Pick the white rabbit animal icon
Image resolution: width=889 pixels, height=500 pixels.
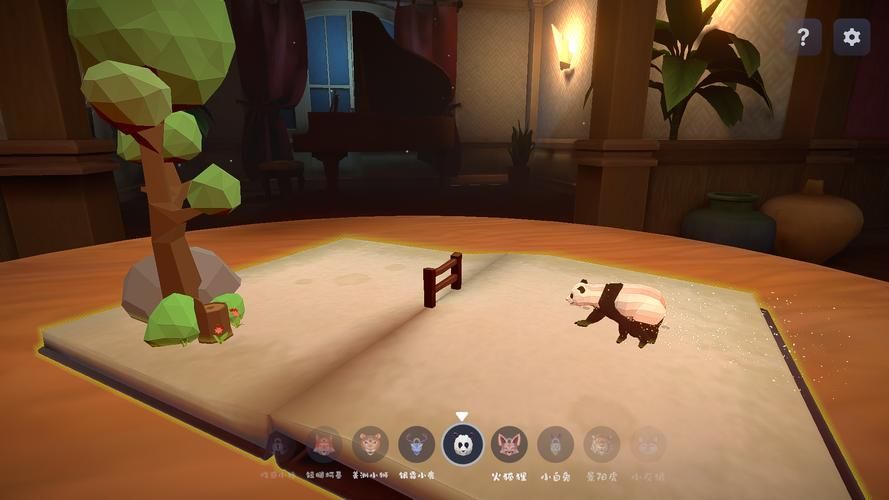pyautogui.click(x=555, y=444)
